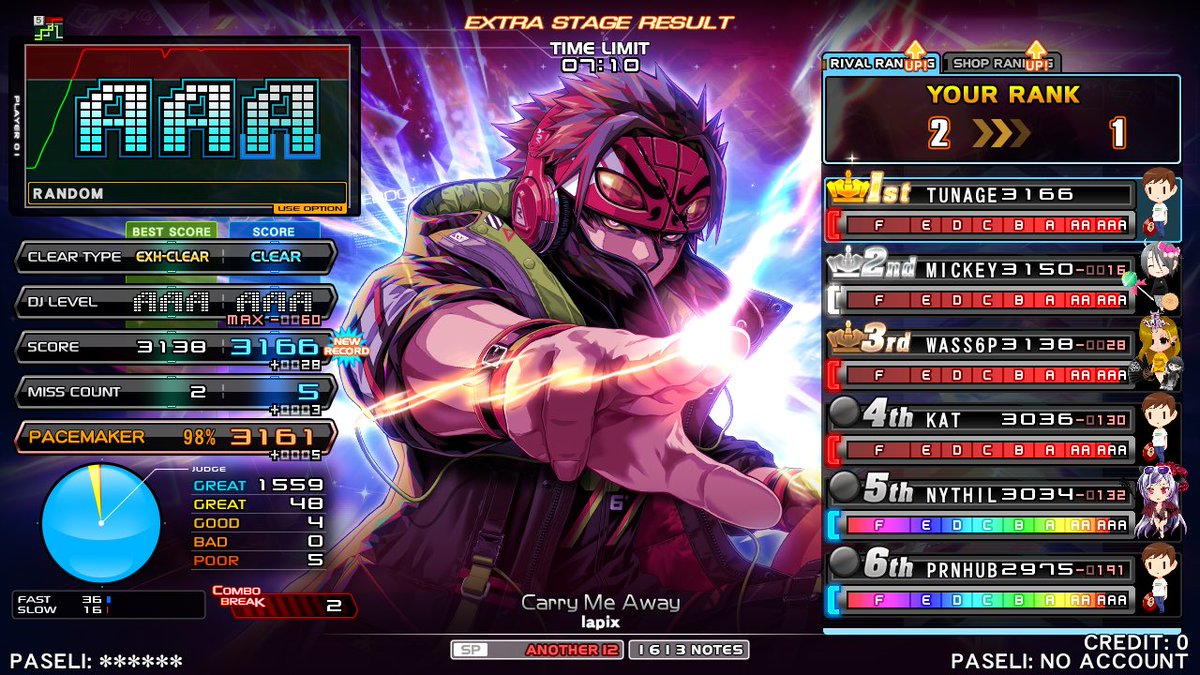
Task: Pick the 4th place KAT ranking row
Action: coord(985,432)
